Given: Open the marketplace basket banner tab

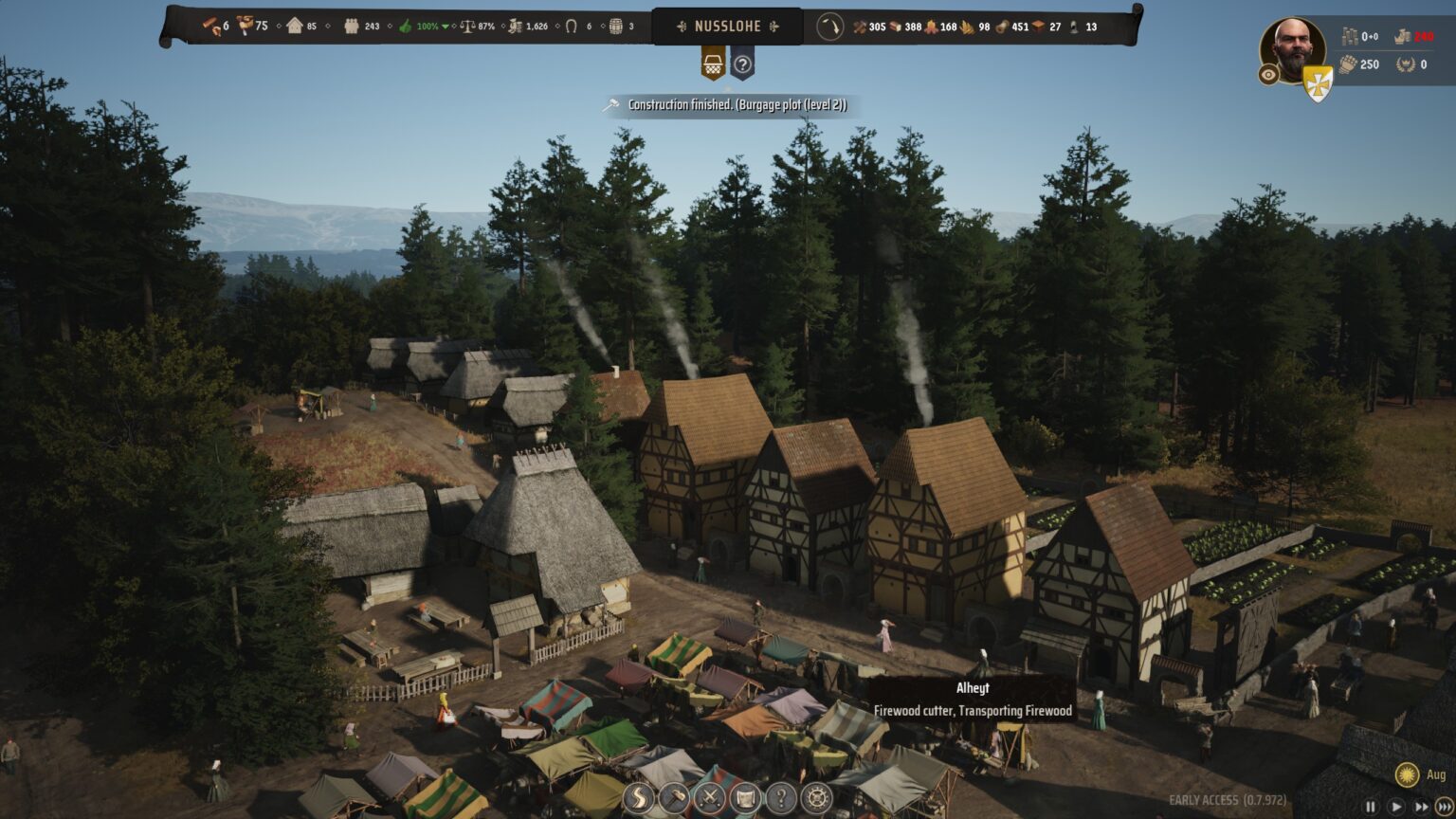Looking at the screenshot, I should [x=713, y=64].
